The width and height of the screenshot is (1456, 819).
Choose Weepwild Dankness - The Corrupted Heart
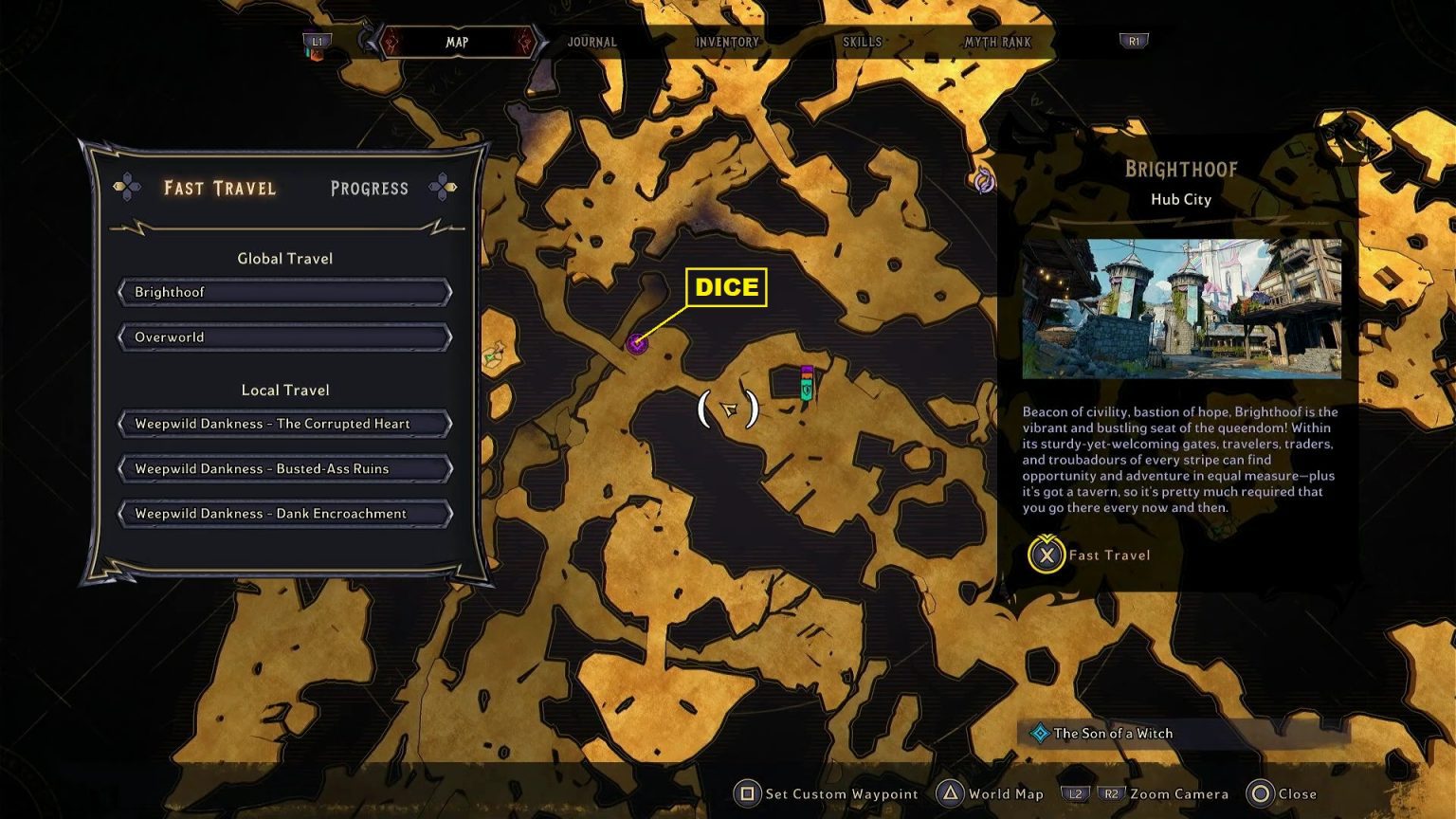[283, 424]
